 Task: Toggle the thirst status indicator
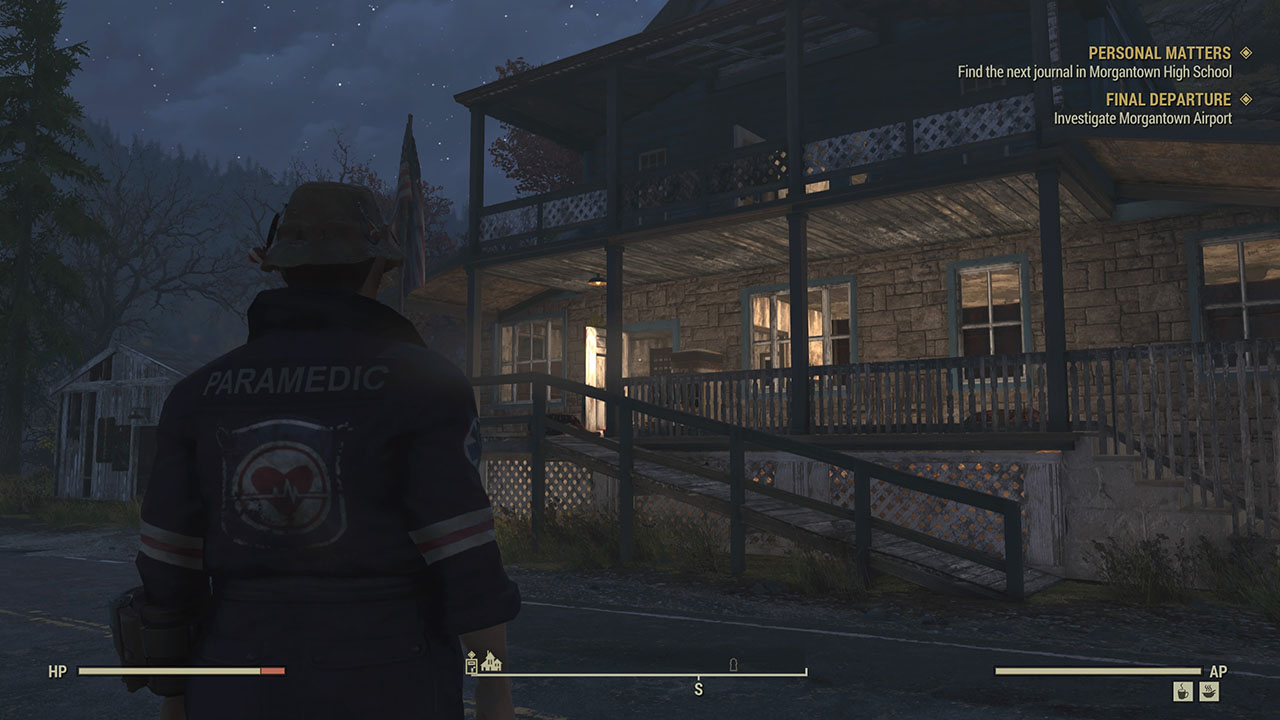[1182, 692]
